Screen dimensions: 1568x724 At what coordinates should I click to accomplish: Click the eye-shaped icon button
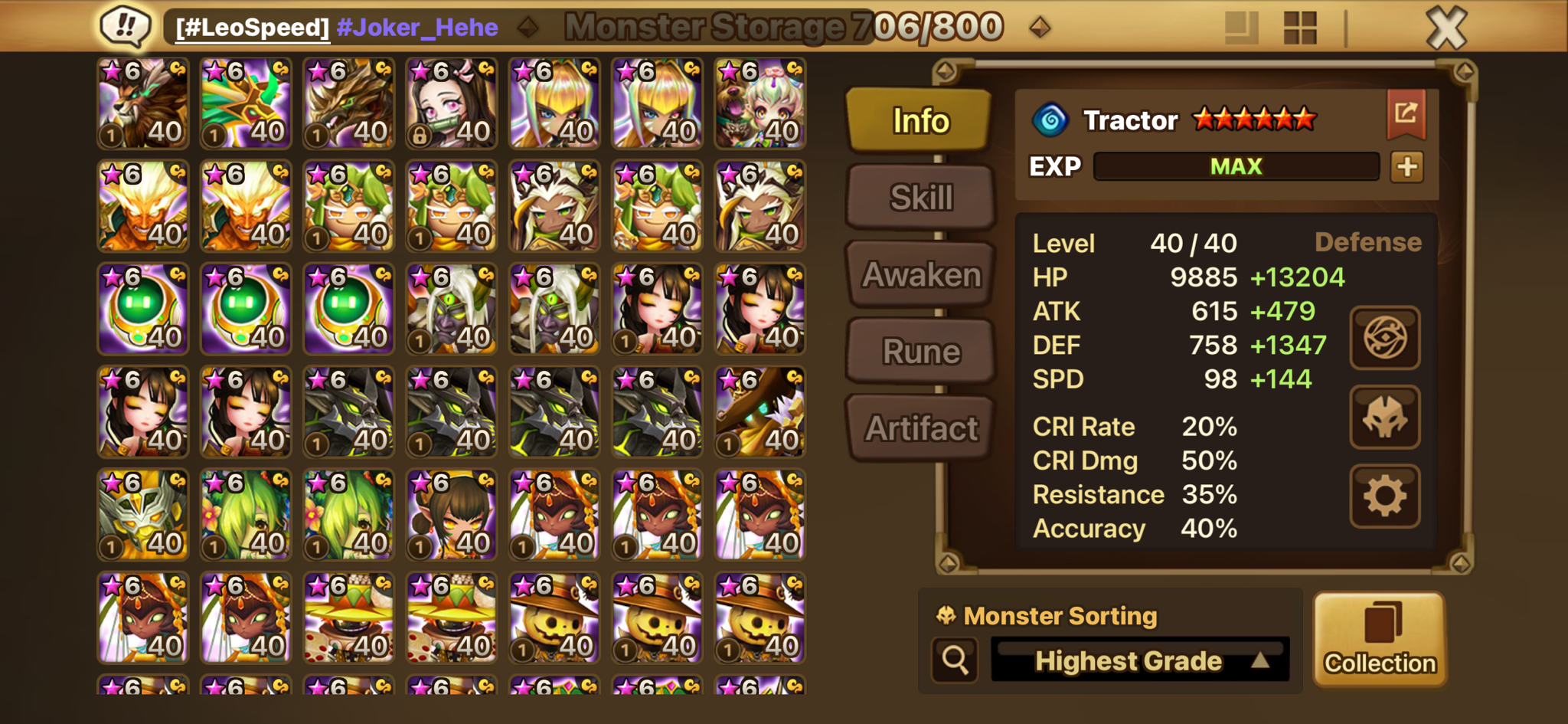point(1384,338)
